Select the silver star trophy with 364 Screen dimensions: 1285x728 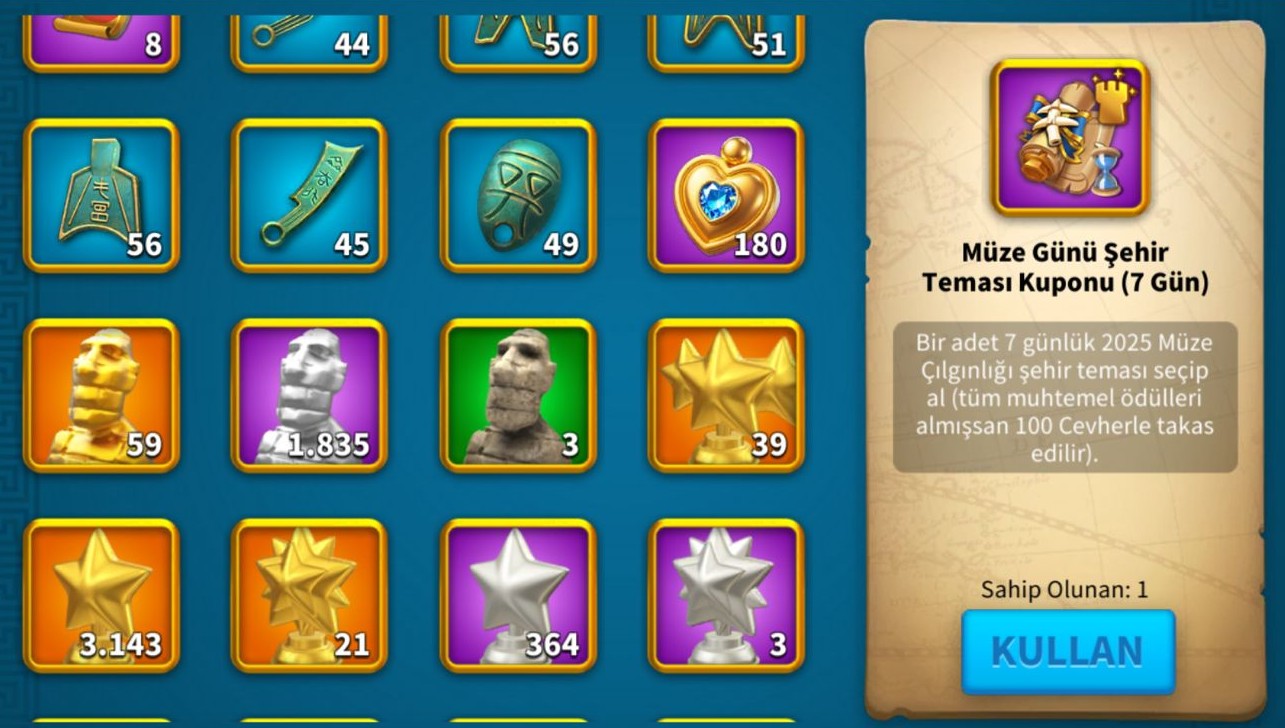tap(518, 595)
